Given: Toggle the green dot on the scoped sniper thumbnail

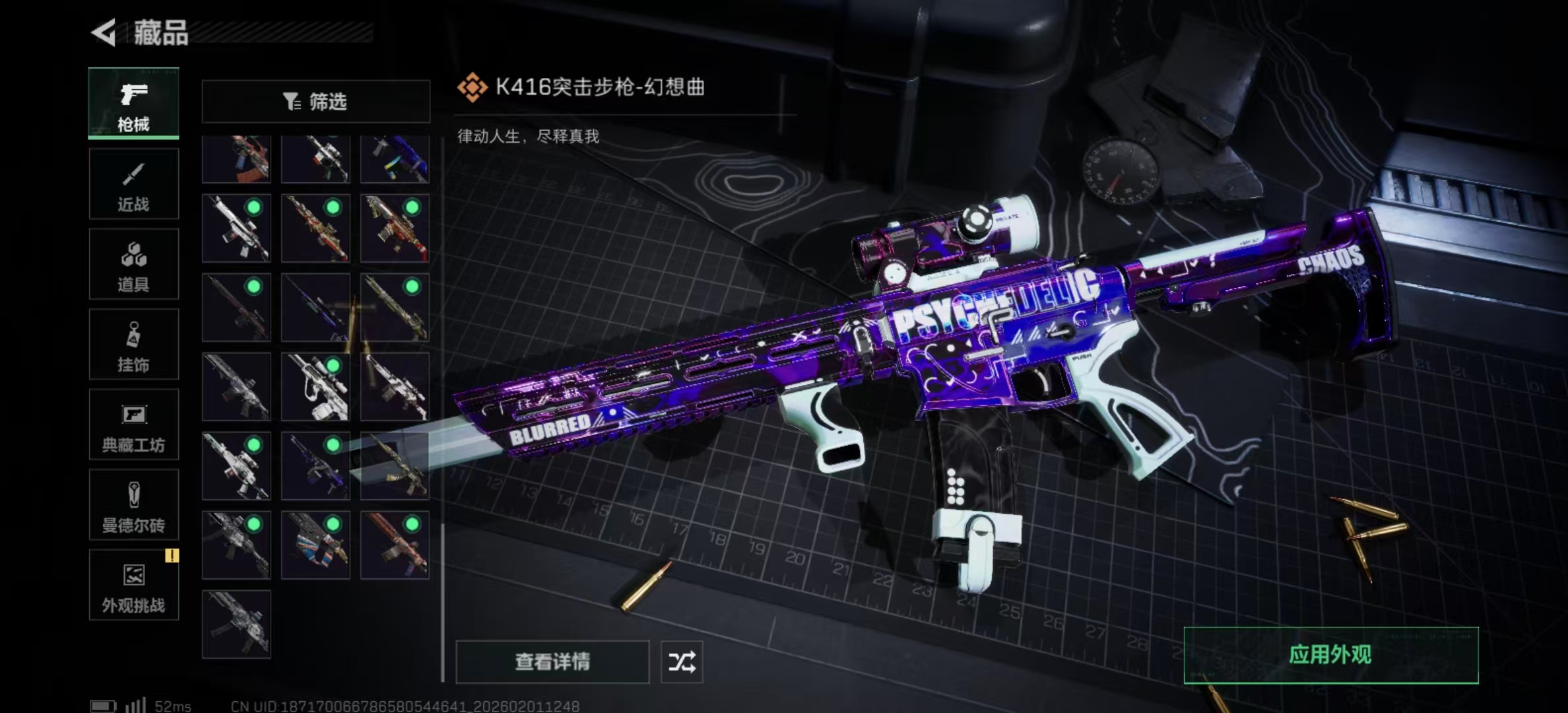Looking at the screenshot, I should [333, 366].
